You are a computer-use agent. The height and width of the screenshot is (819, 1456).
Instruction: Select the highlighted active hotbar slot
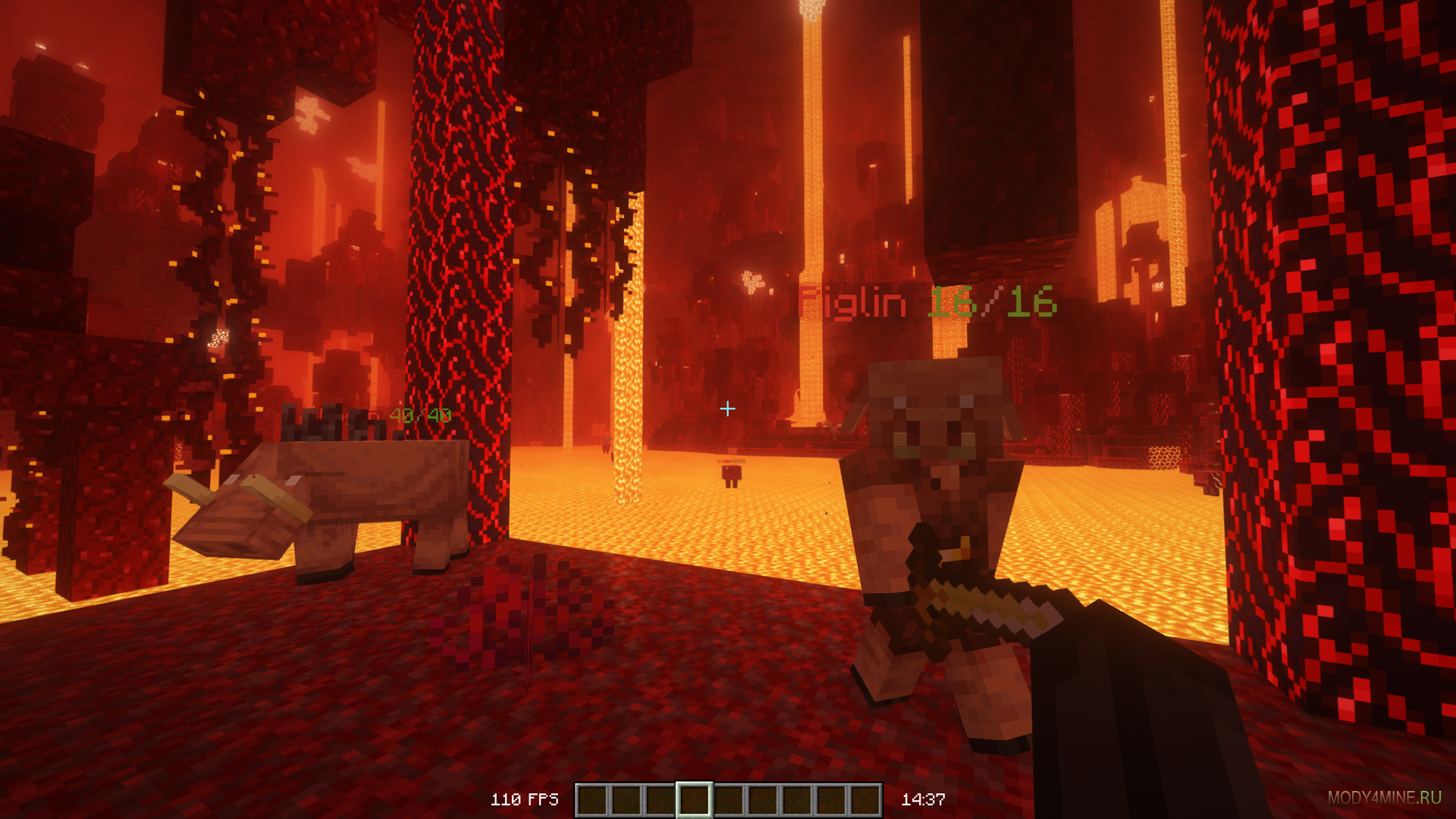click(694, 800)
